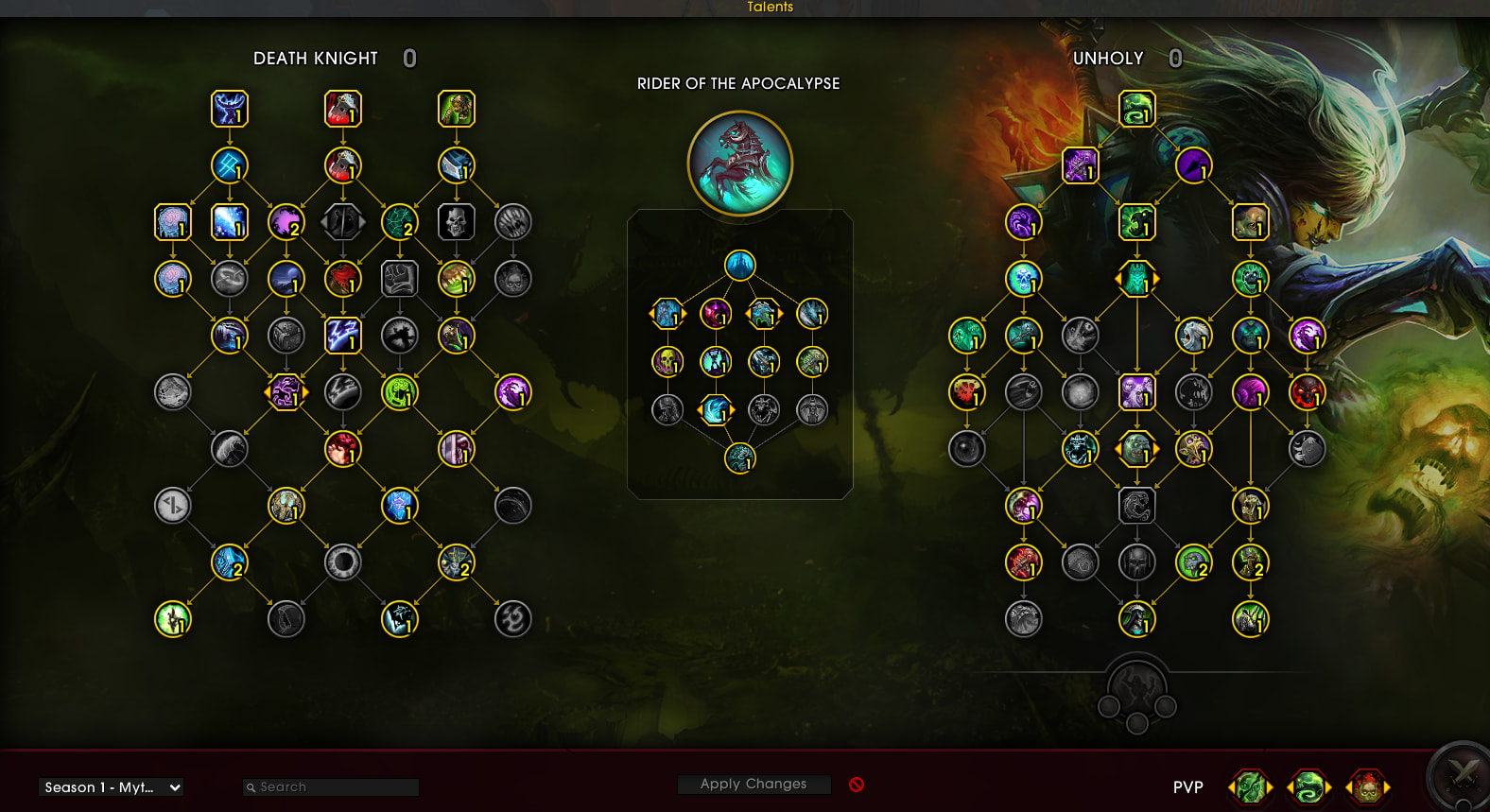The width and height of the screenshot is (1490, 812).
Task: Pick the red demon face Unholy talent
Action: point(1307,392)
